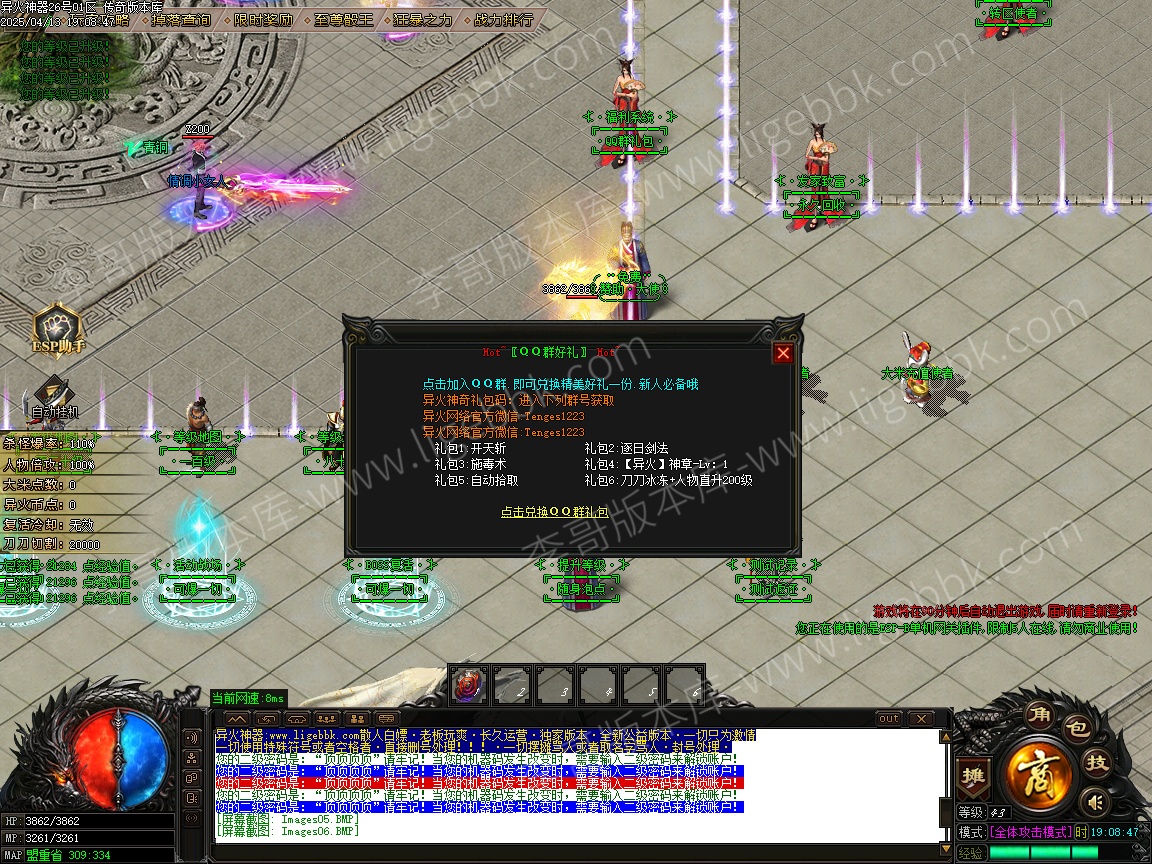
Task: Show the 战力排行 ranking tab
Action: click(502, 19)
